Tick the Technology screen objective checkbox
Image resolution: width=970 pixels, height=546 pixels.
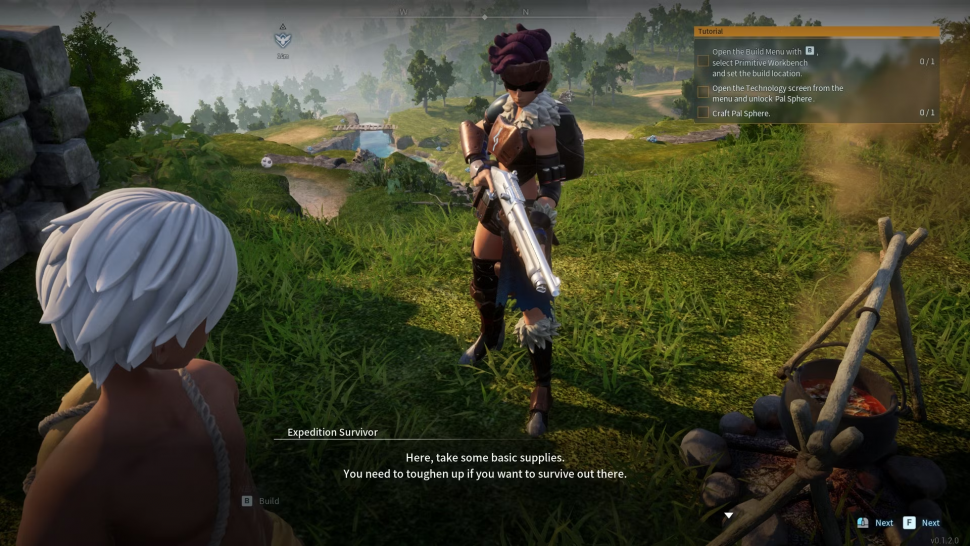703,91
